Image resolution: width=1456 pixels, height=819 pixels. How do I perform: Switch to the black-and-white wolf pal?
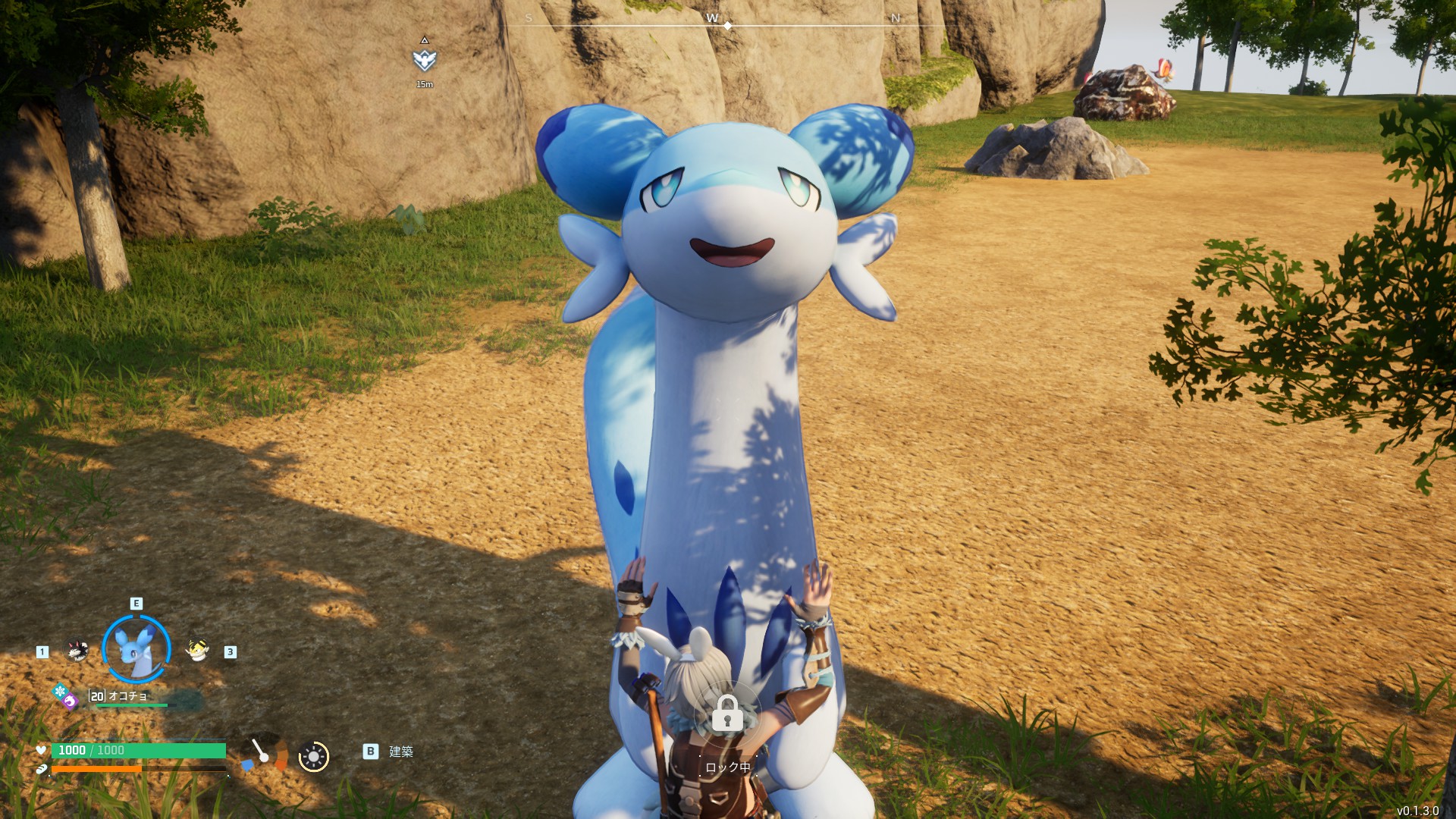76,651
